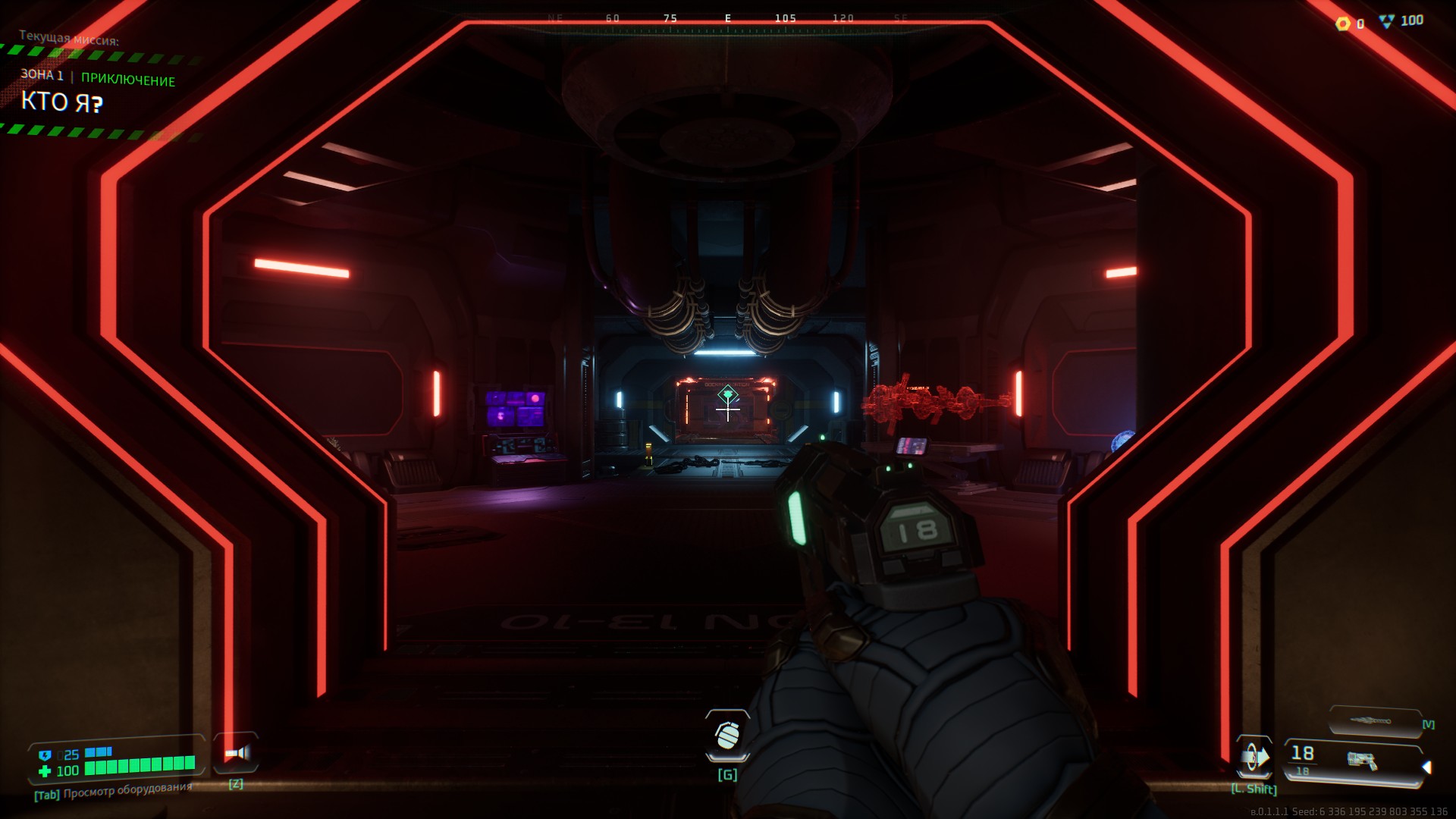Toggle the flashlight icon
The image size is (1456, 819).
237,753
